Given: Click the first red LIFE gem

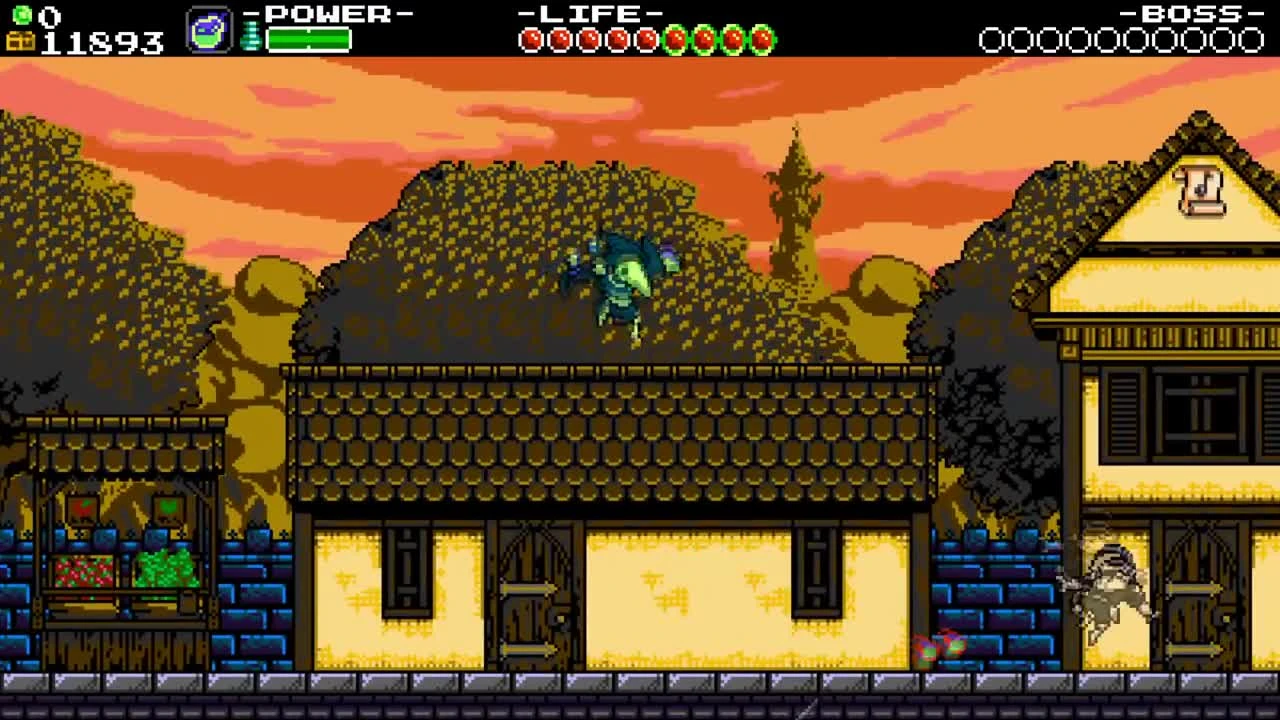Looking at the screenshot, I should tap(529, 37).
